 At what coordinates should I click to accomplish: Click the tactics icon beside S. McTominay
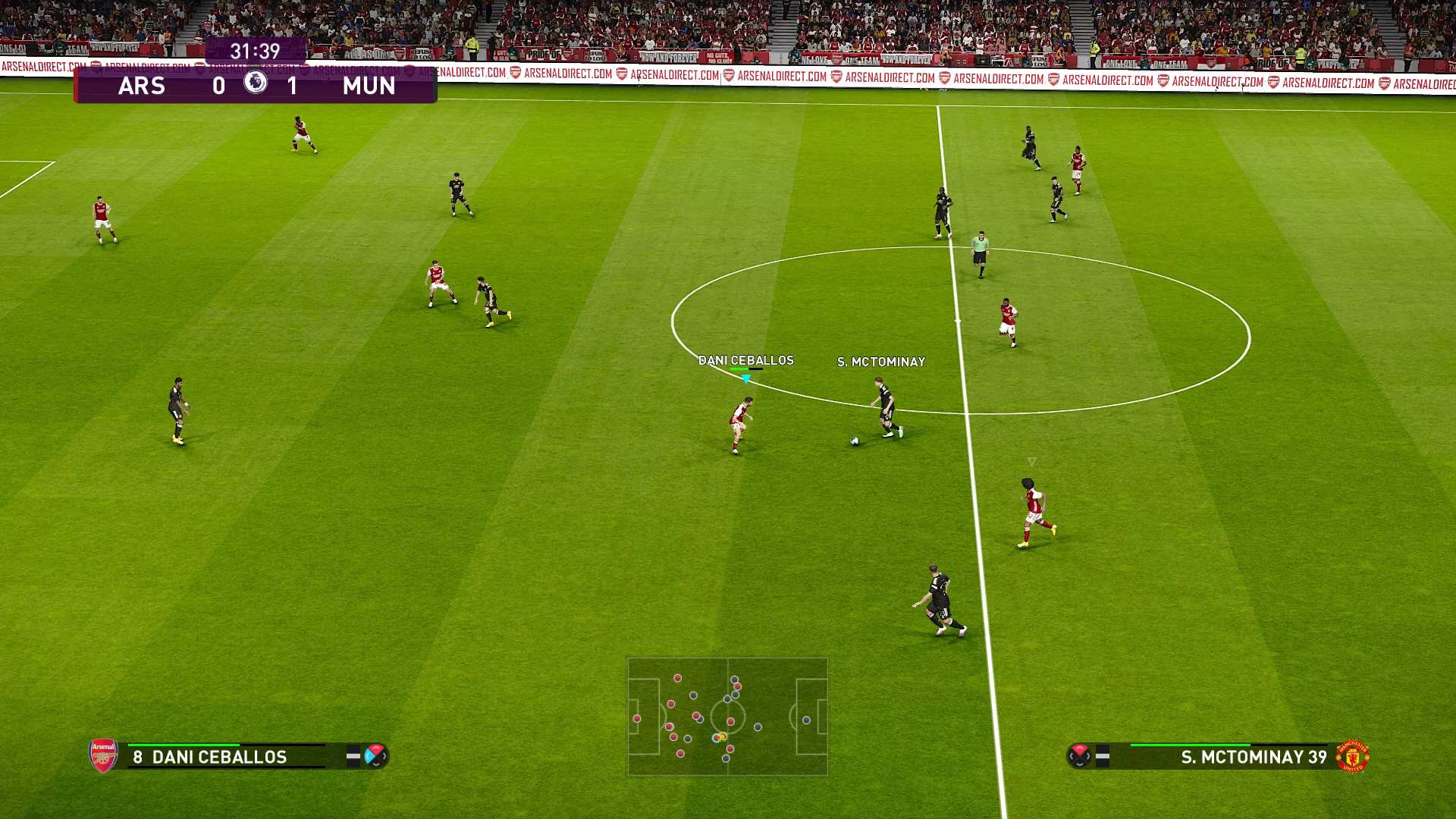click(1080, 755)
